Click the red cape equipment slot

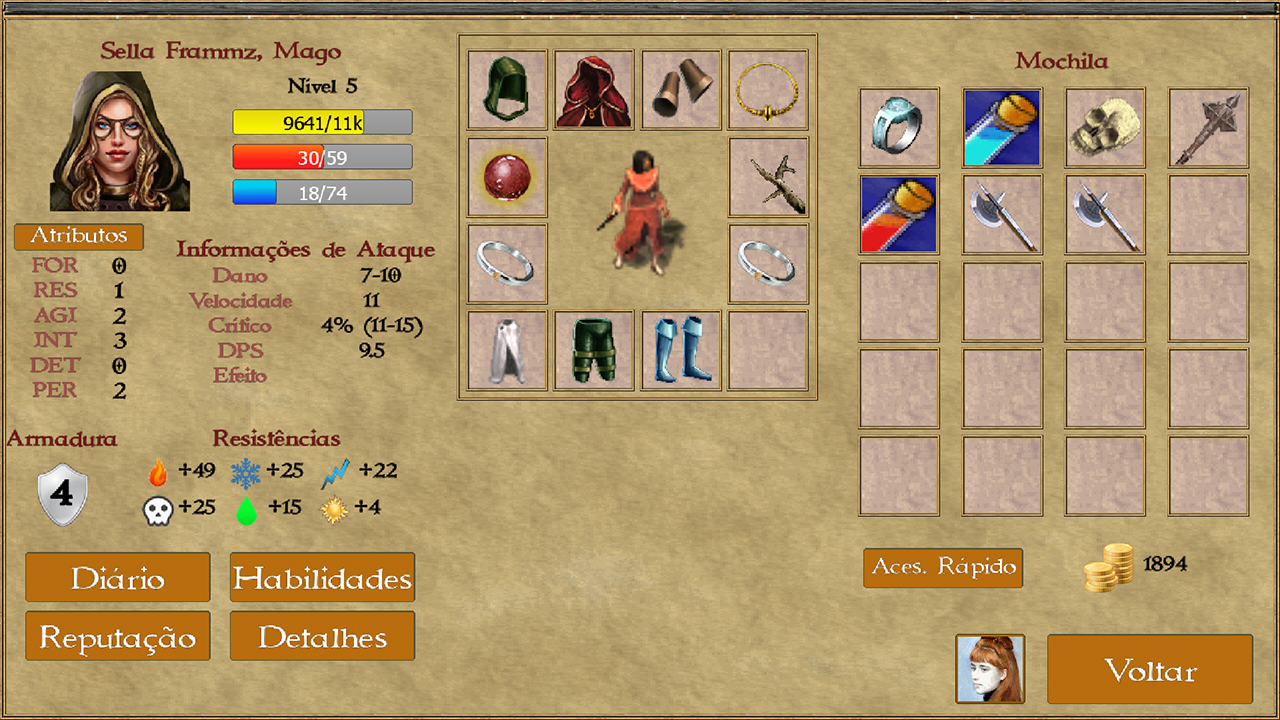593,89
